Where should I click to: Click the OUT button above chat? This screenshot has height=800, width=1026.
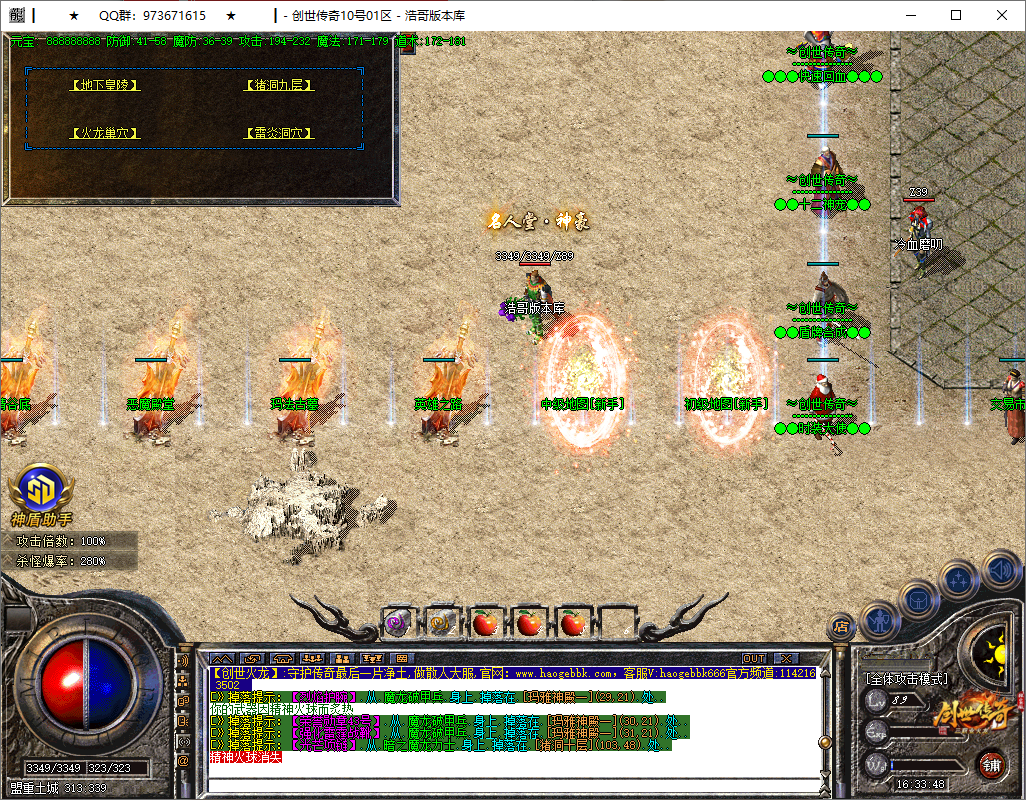pos(754,658)
